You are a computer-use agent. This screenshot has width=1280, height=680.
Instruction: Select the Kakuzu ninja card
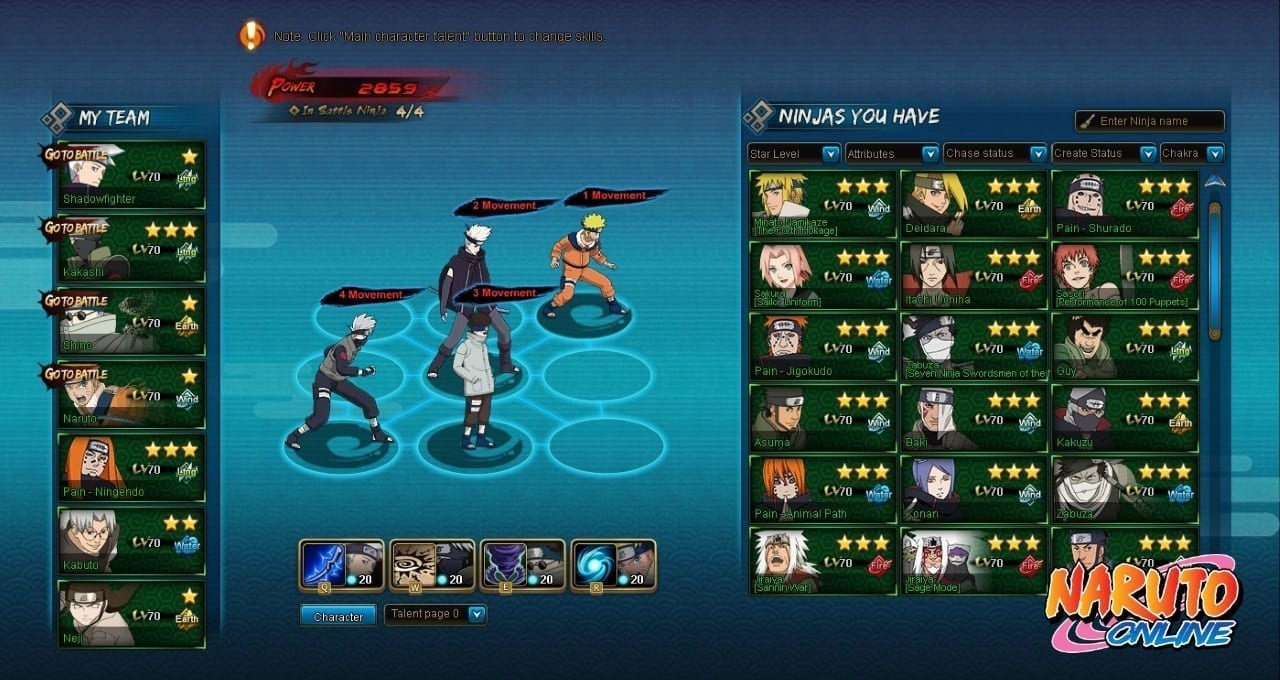[x=1124, y=418]
